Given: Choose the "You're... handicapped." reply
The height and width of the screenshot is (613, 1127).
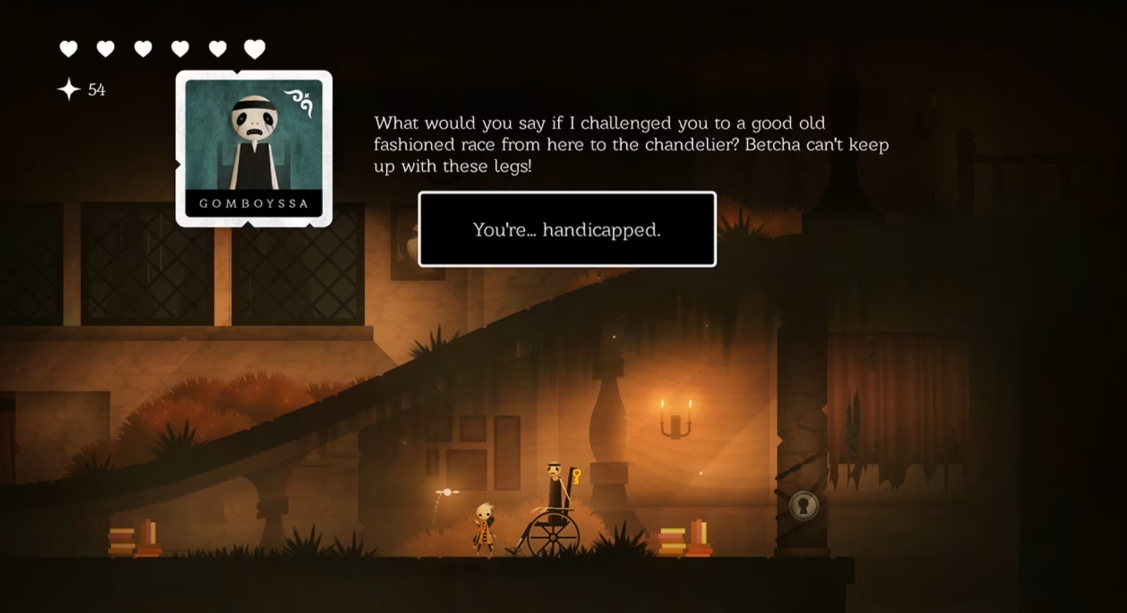Looking at the screenshot, I should [x=567, y=229].
